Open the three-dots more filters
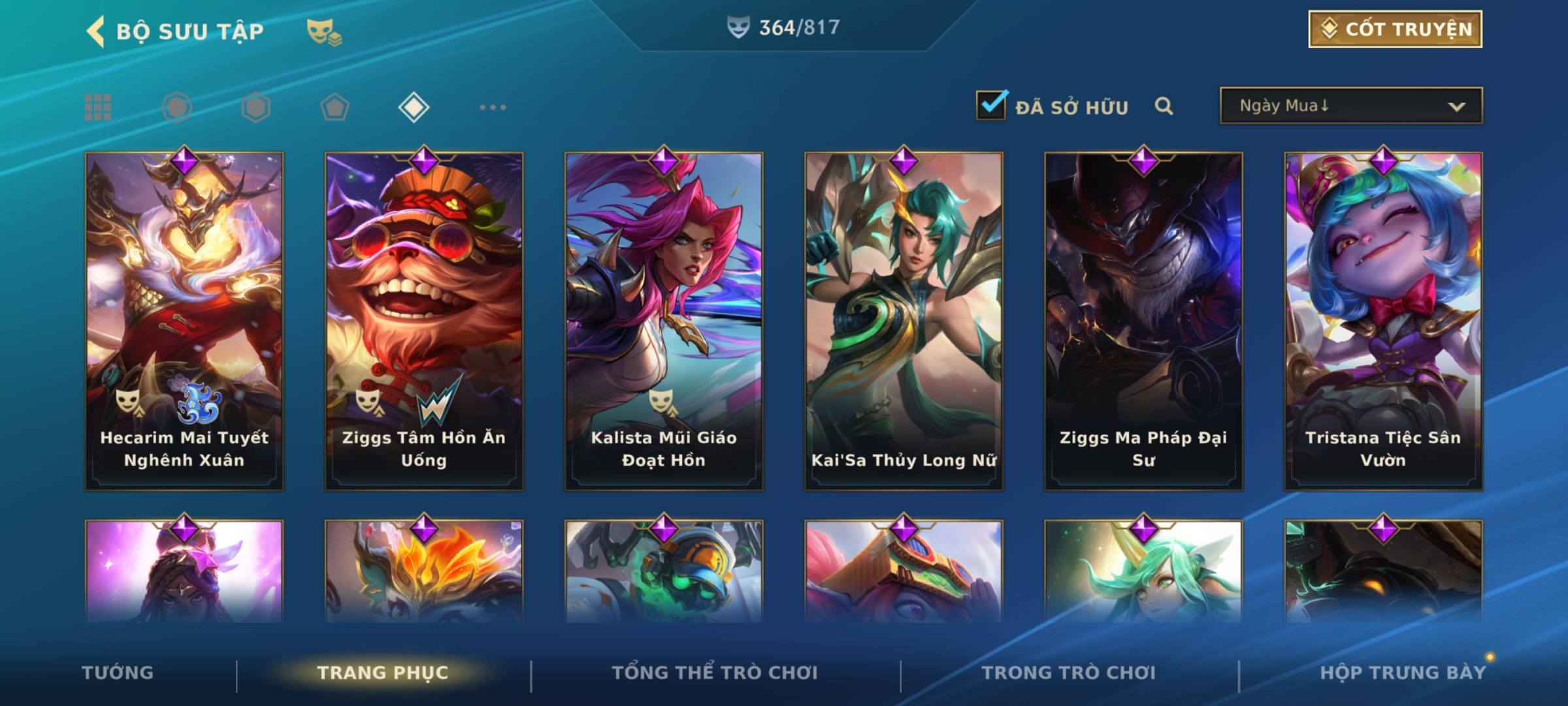 [x=493, y=107]
